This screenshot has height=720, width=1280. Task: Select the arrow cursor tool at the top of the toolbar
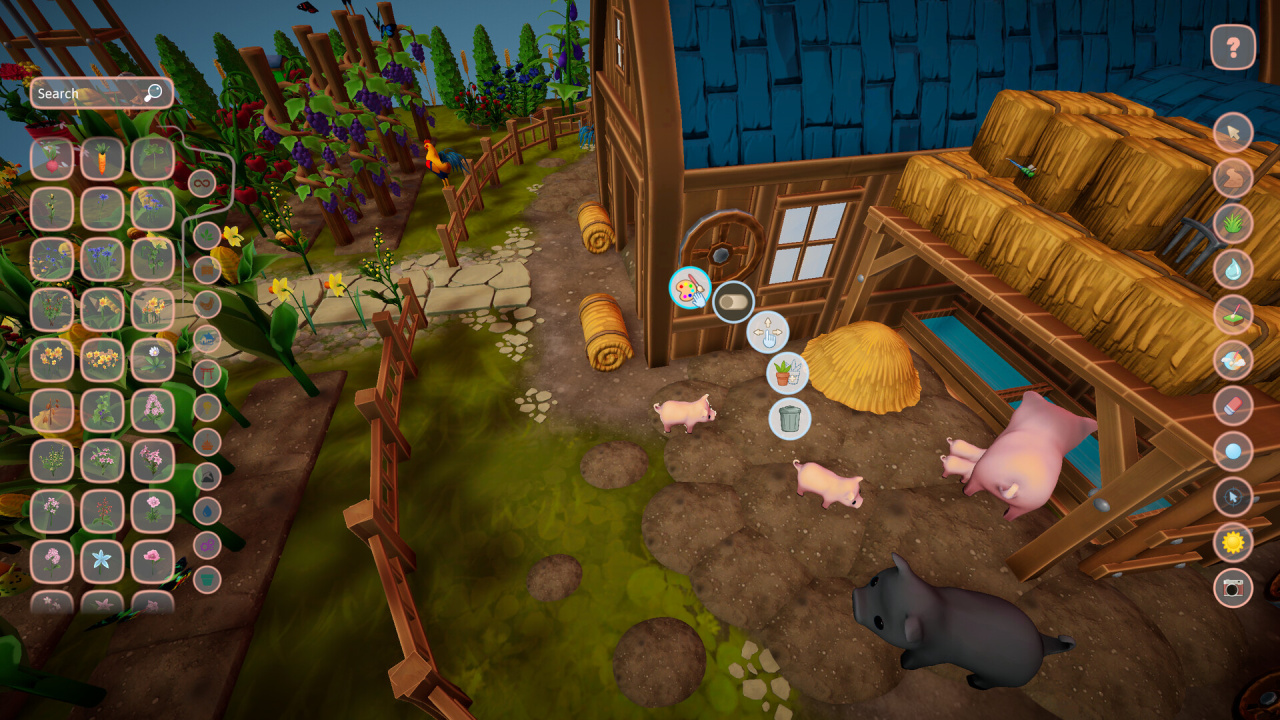(x=1233, y=132)
